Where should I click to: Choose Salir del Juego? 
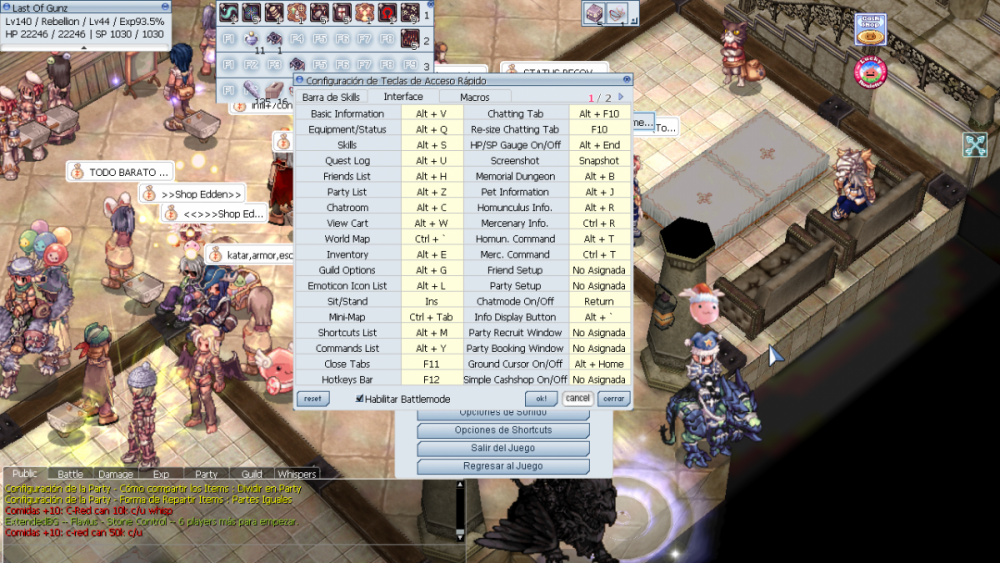pos(503,448)
